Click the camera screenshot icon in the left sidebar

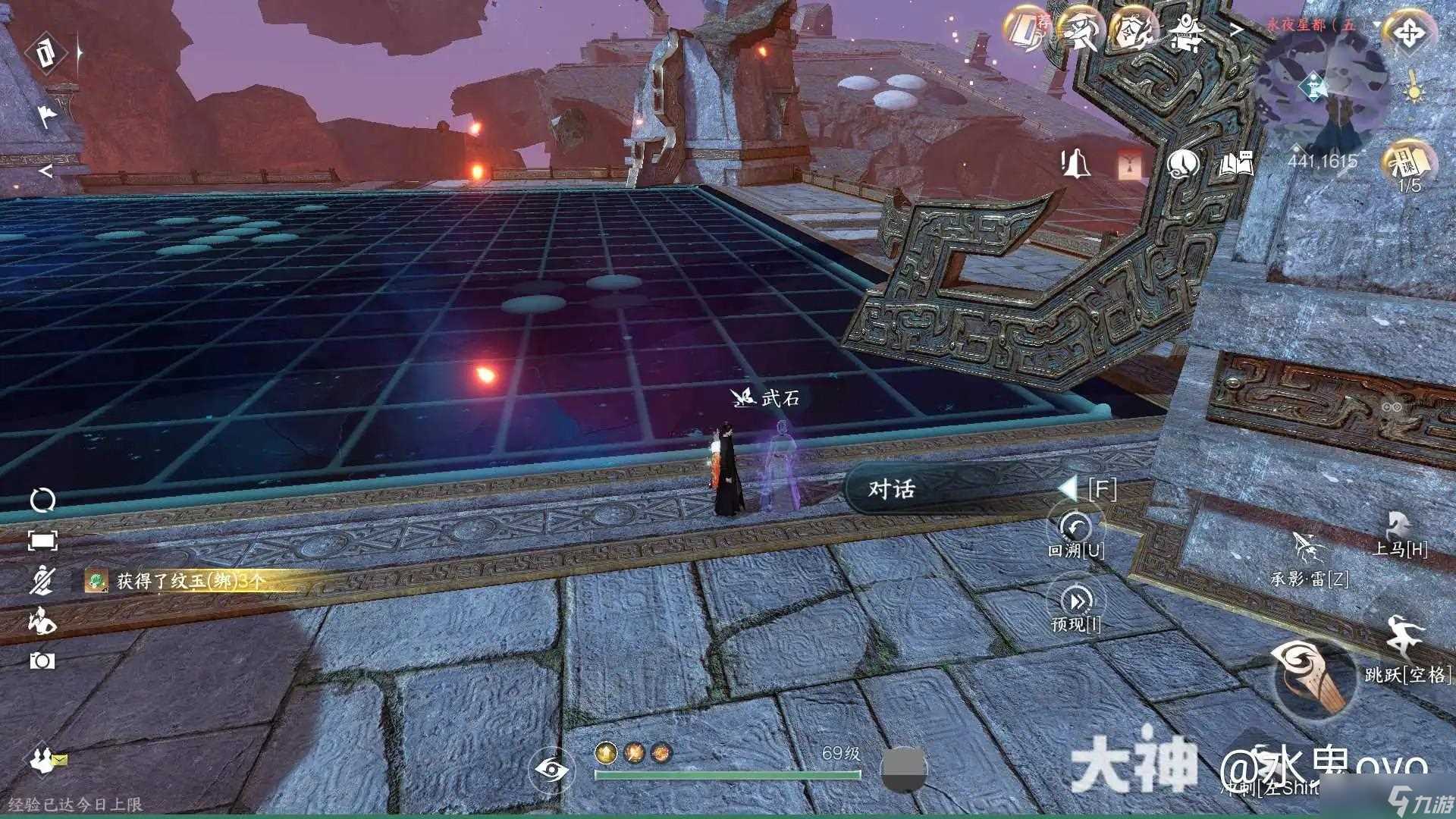42,661
